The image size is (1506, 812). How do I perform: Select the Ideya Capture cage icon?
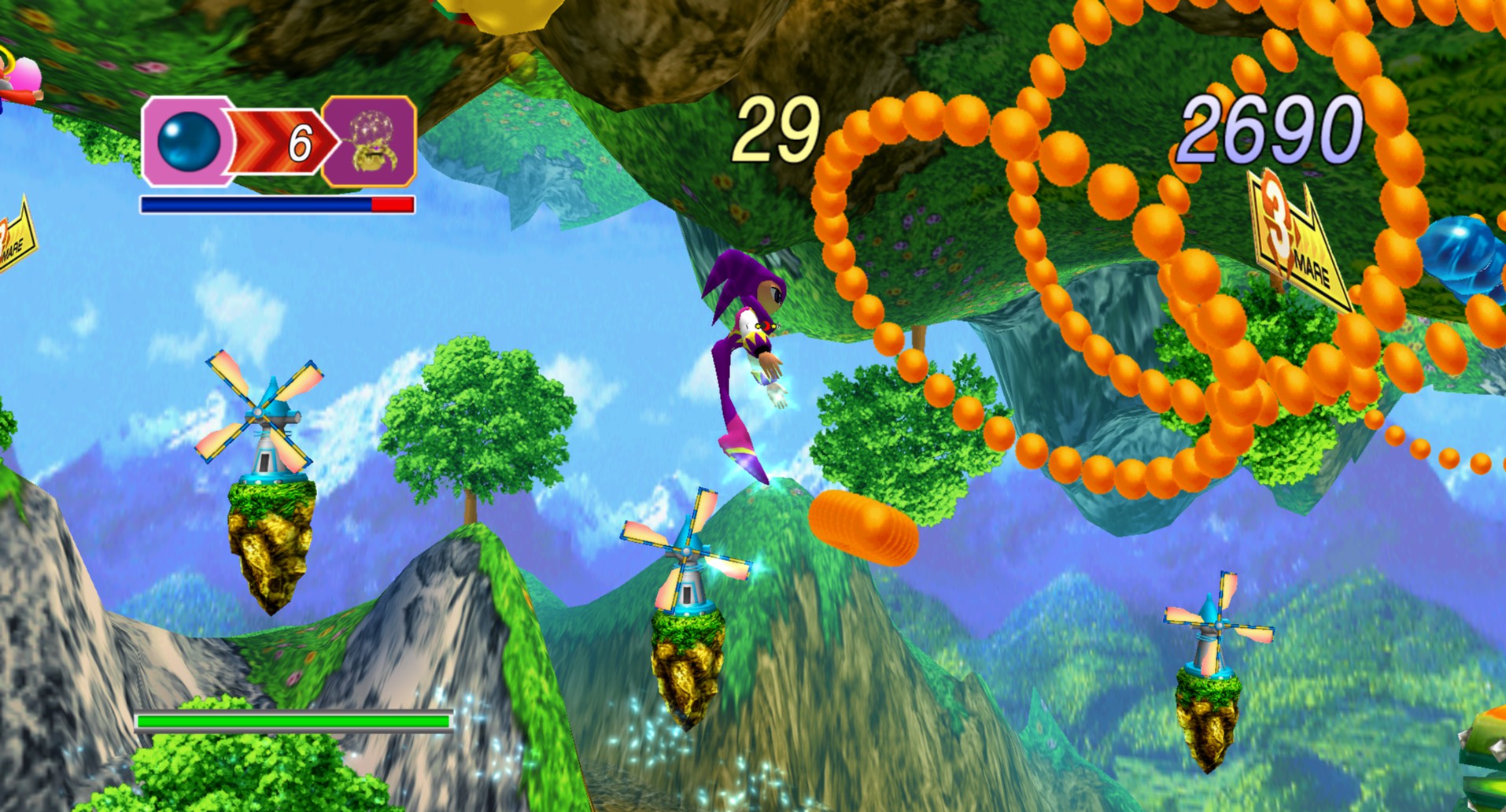click(368, 142)
